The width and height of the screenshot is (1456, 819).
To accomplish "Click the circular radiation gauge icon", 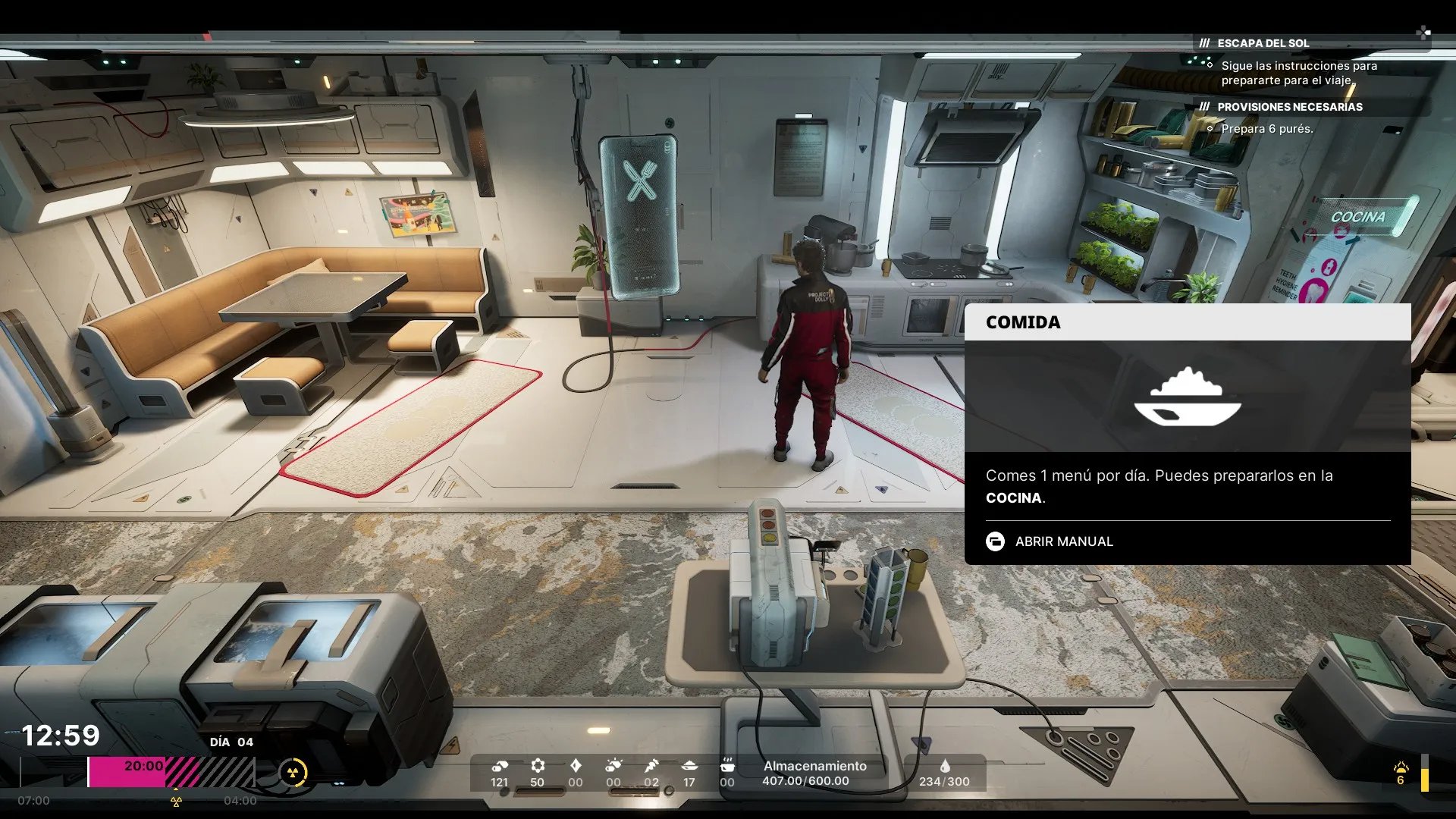I will (x=293, y=773).
